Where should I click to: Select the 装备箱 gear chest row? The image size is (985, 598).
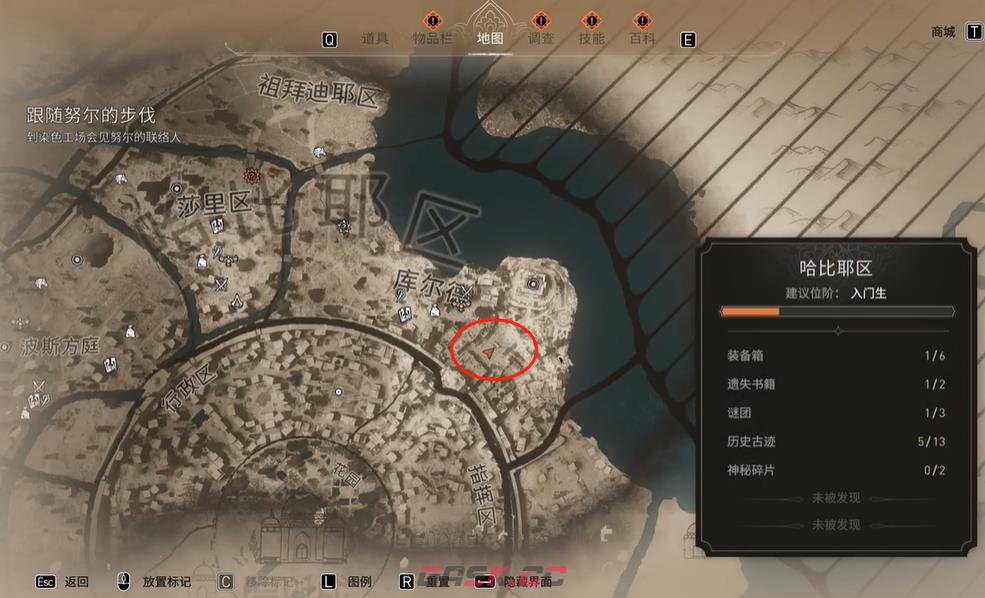coord(835,355)
